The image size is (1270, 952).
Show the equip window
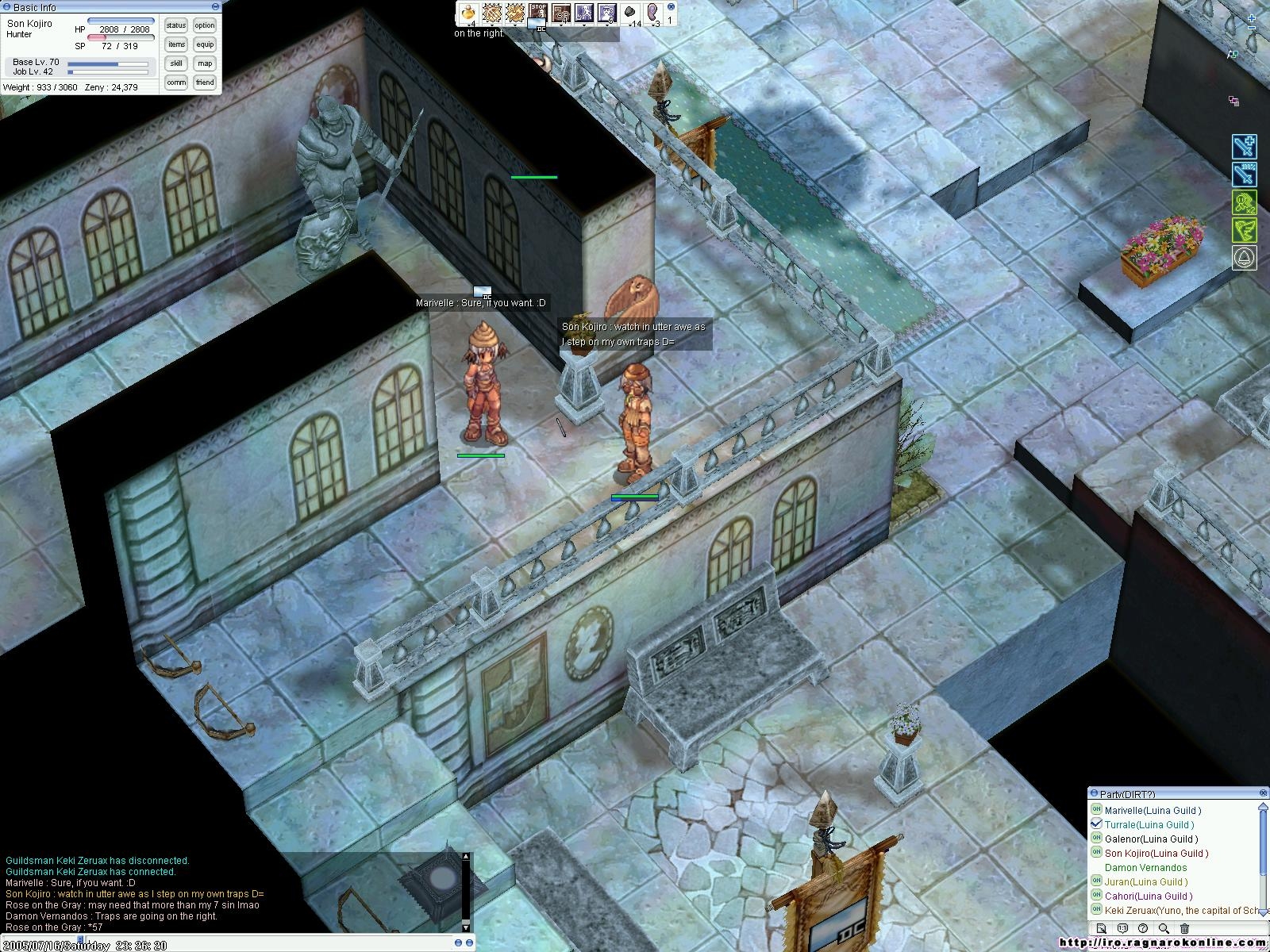(x=205, y=44)
